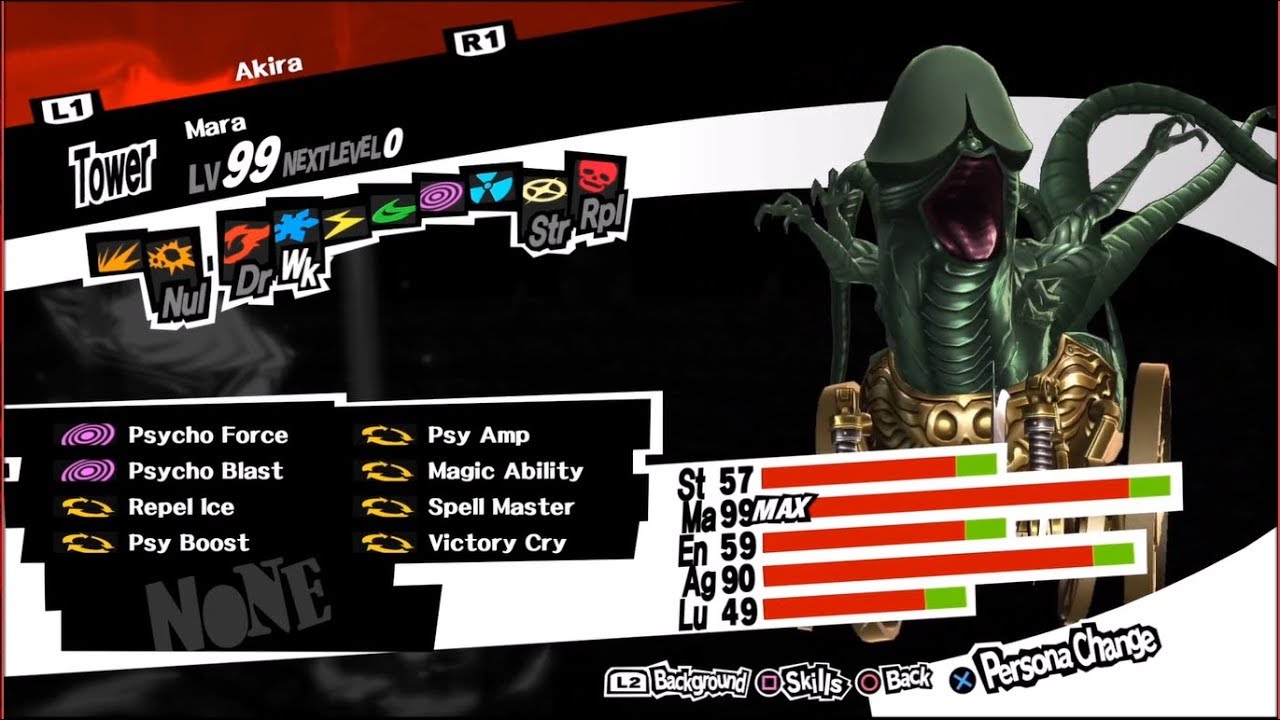Click the nuclear affinity icon

[x=491, y=186]
